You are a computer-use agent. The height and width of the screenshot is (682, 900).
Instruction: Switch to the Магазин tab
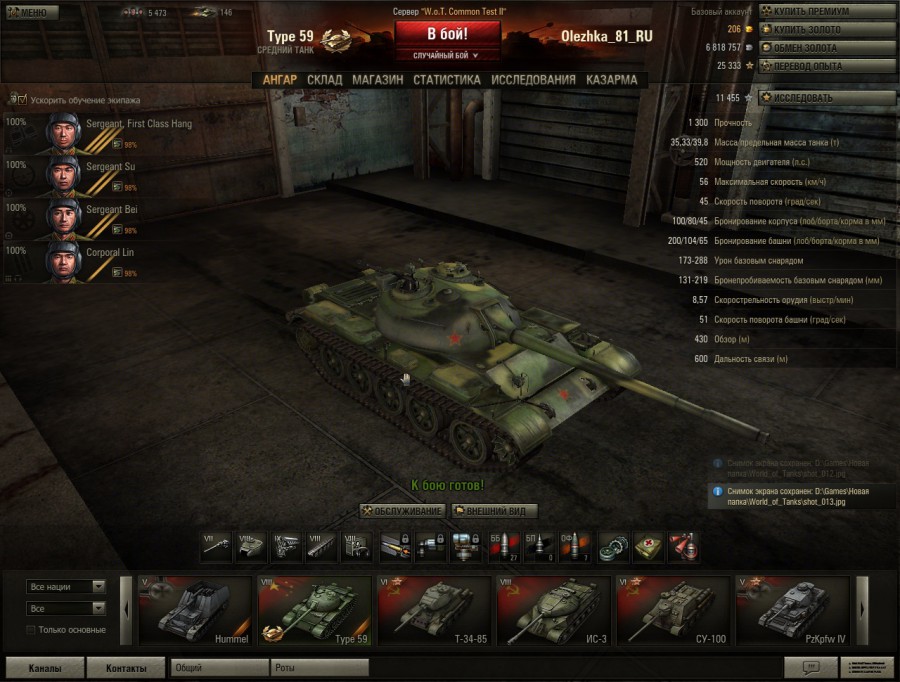(377, 80)
